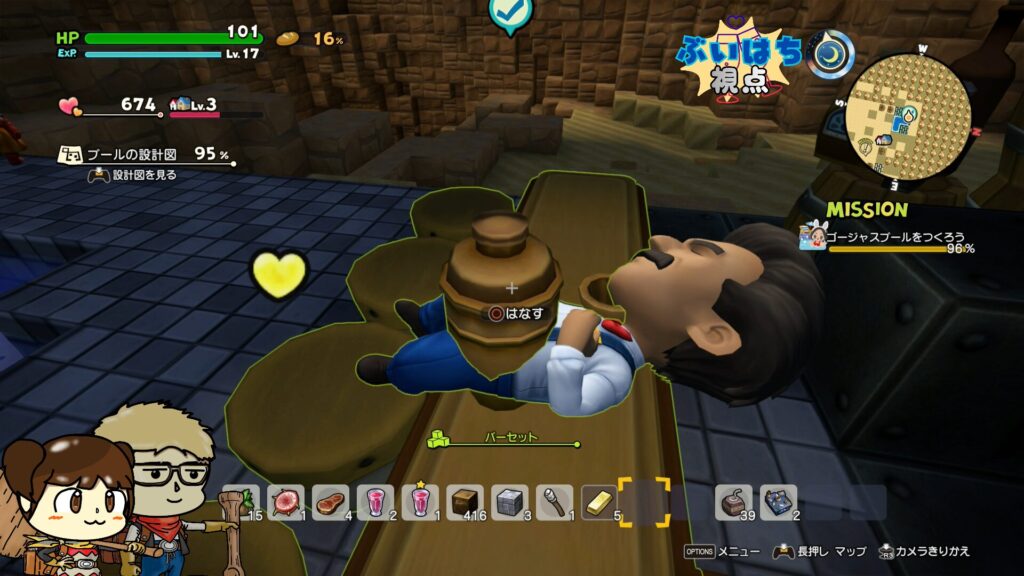Viewport: 1024px width, 576px height.
Task: Choose the gold ingot hotbar slot
Action: [x=599, y=501]
